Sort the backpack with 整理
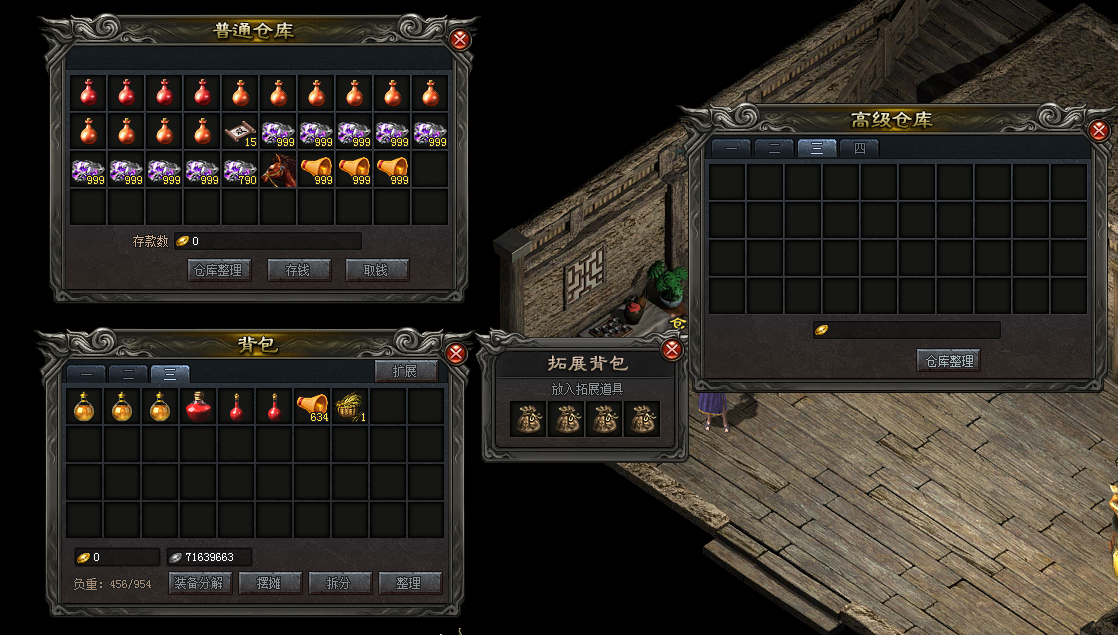1118x635 pixels. coord(410,583)
